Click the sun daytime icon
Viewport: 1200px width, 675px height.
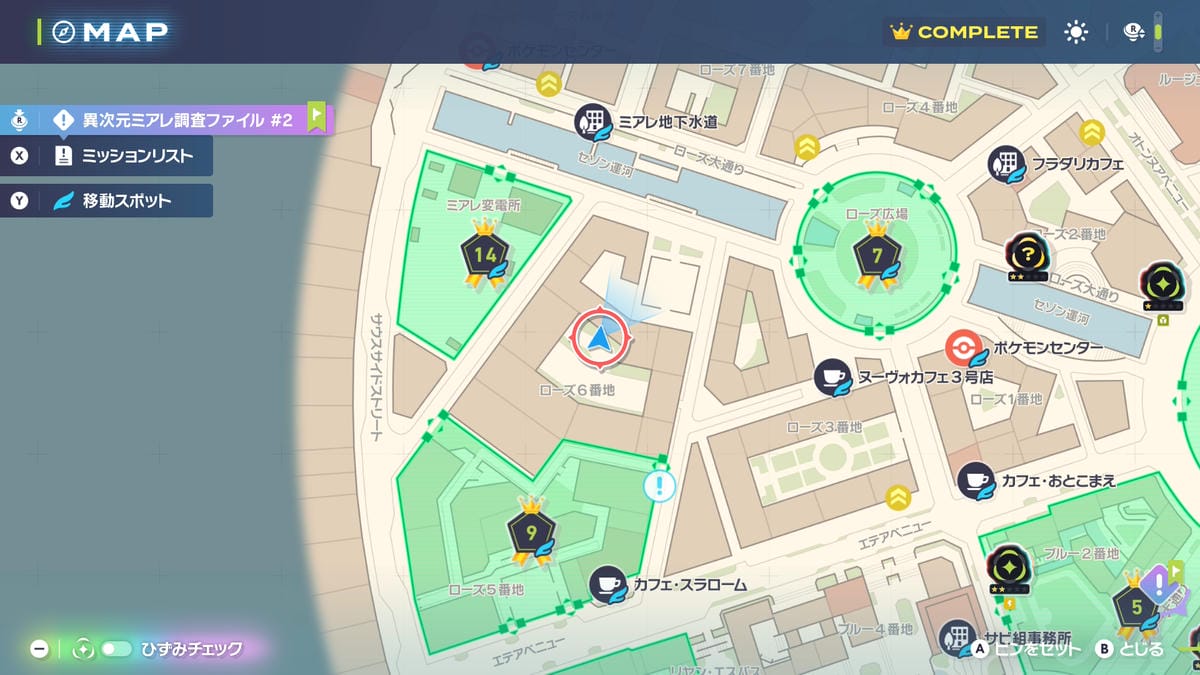coord(1076,32)
